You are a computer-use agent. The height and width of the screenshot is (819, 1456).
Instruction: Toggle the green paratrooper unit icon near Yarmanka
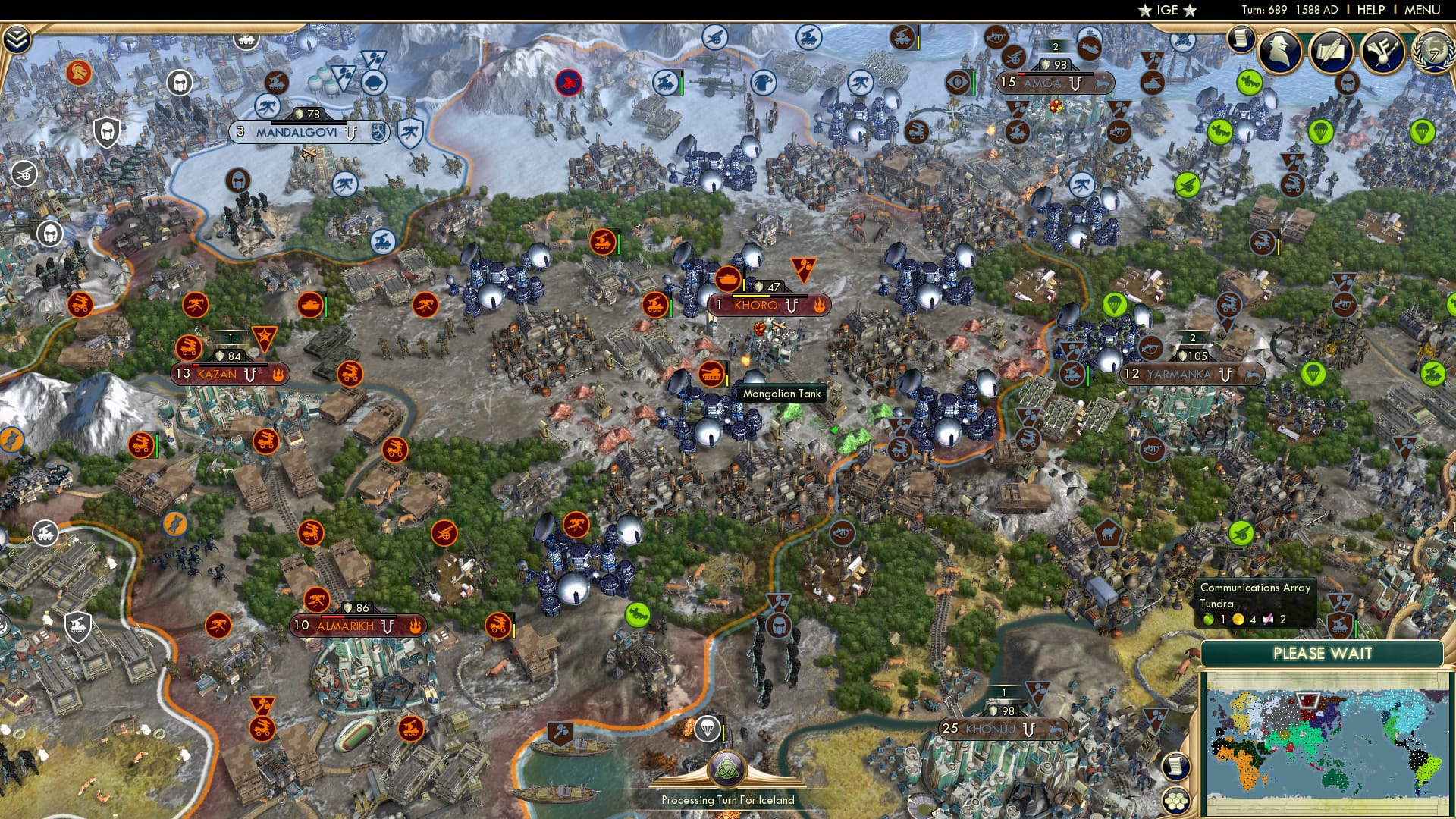point(1116,306)
